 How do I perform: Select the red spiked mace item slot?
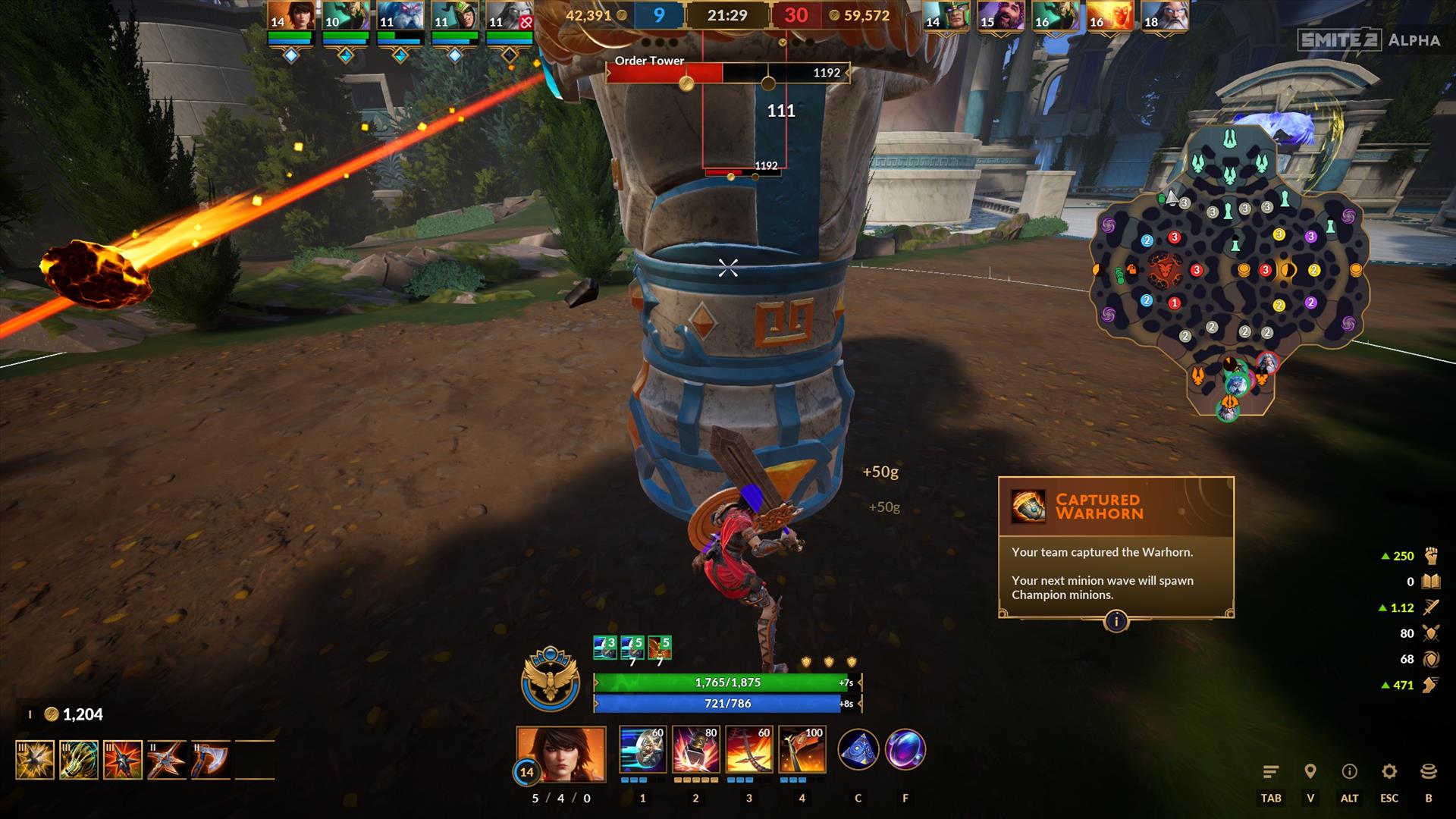pyautogui.click(x=123, y=760)
